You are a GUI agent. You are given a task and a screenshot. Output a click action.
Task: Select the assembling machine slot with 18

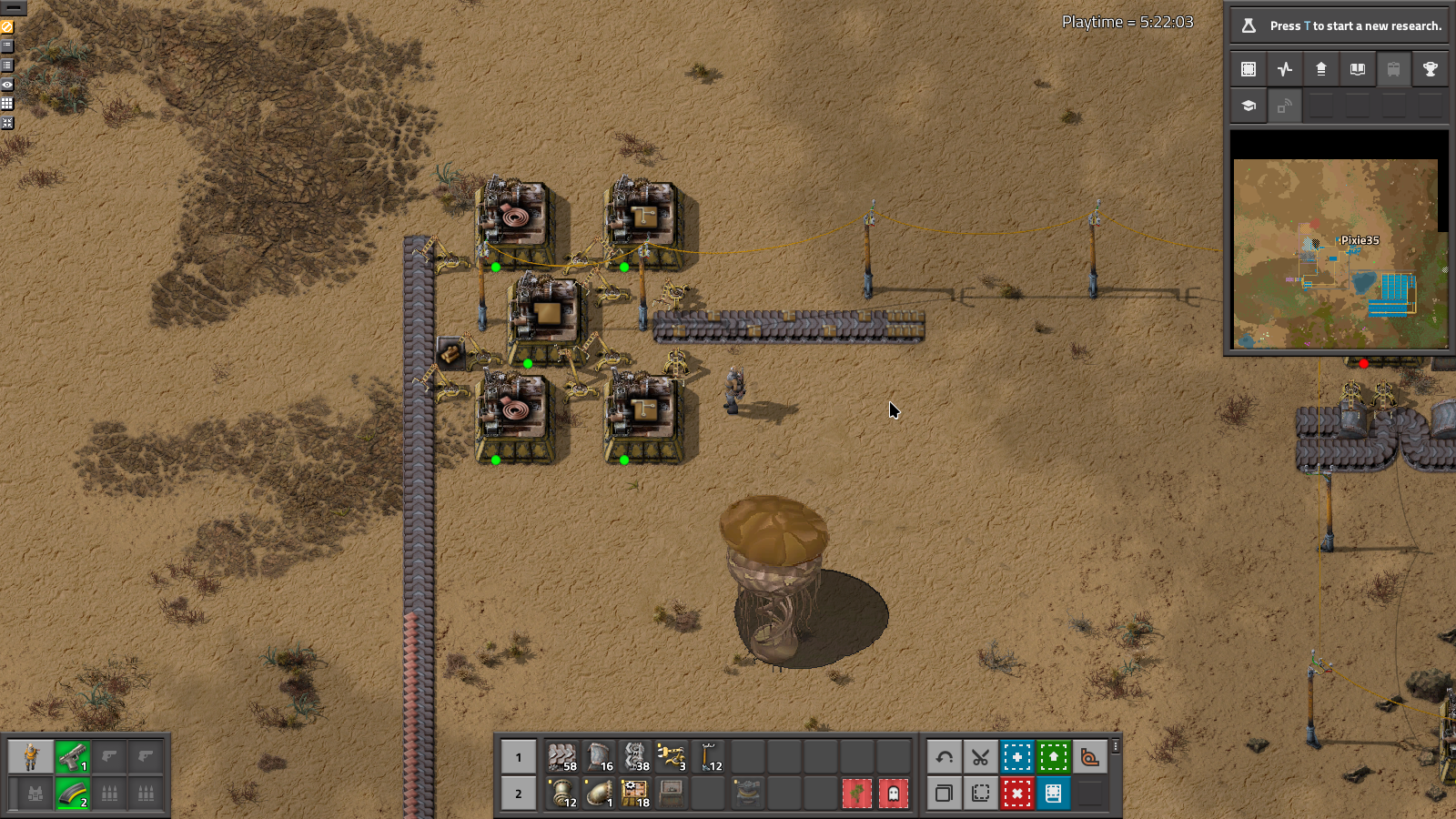[635, 794]
